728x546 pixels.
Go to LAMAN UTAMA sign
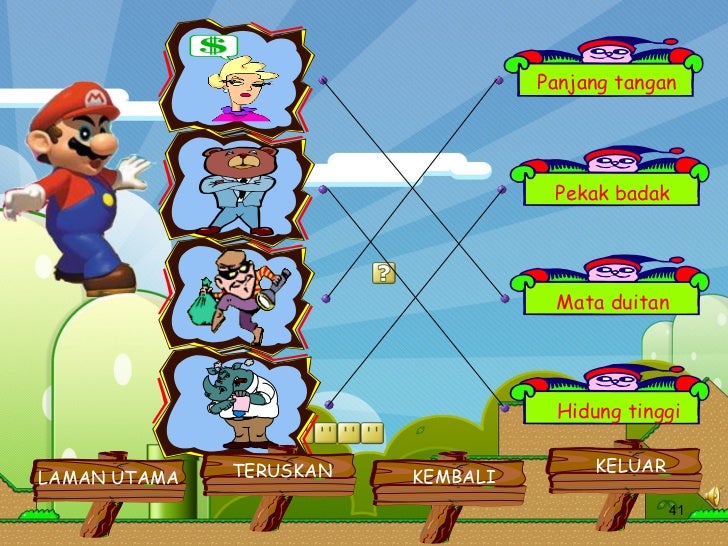[x=108, y=478]
